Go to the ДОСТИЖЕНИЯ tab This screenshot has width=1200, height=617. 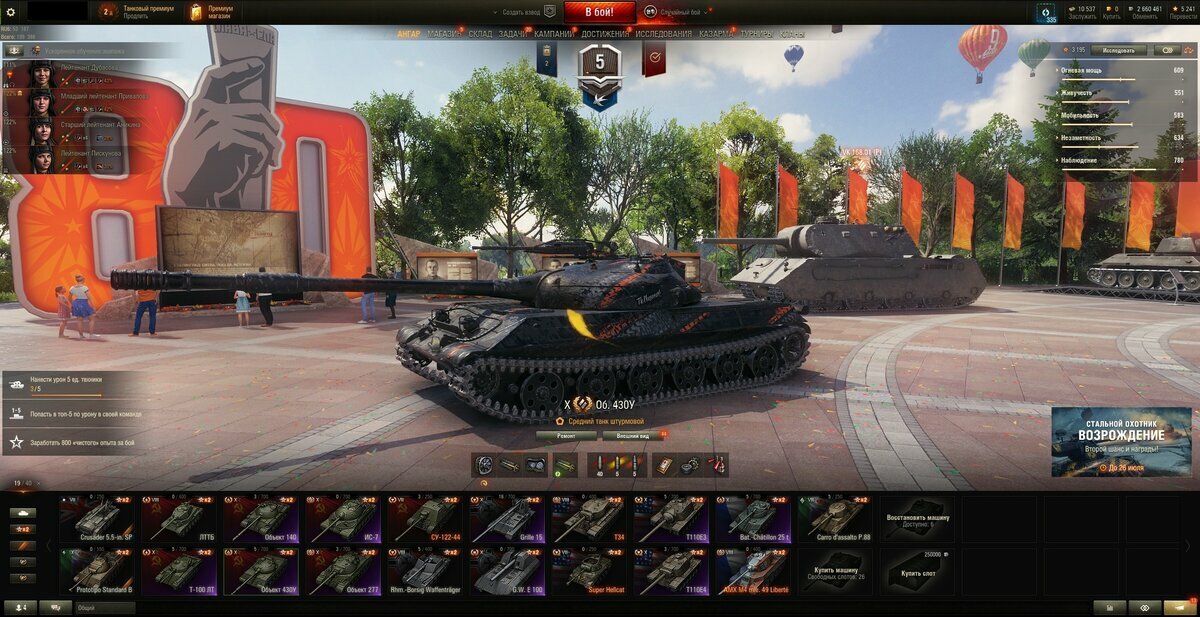pos(605,34)
